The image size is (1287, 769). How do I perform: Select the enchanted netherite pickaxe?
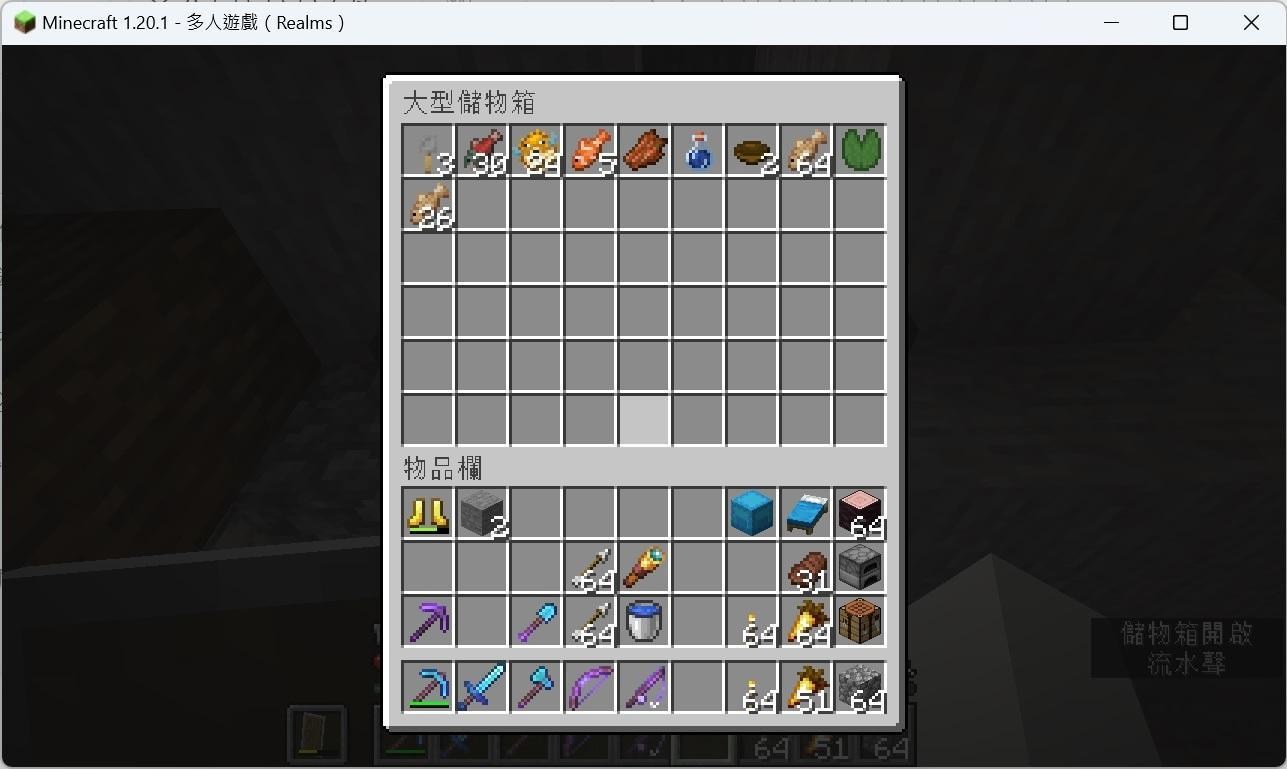pos(427,620)
